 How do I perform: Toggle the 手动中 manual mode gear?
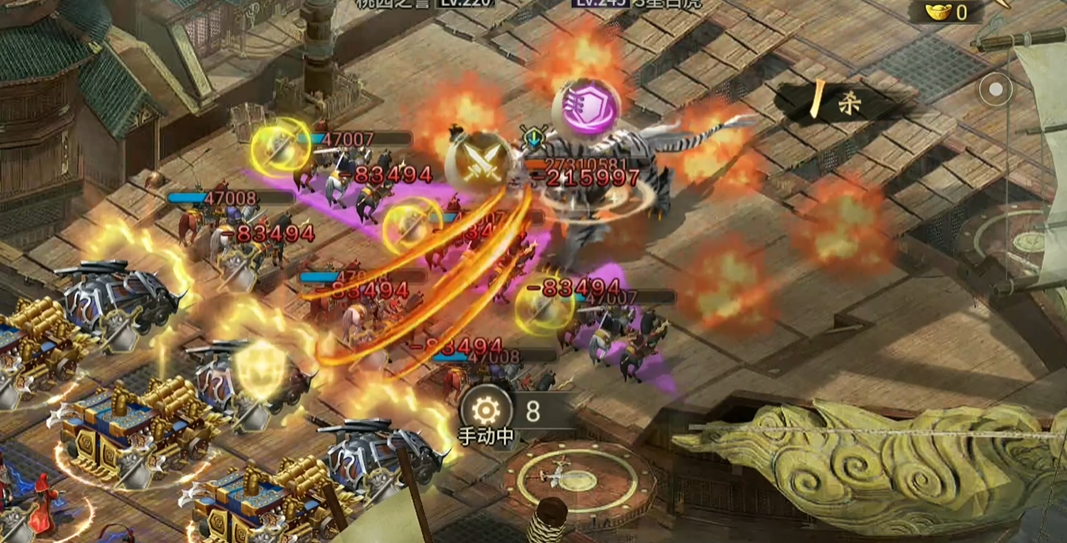tap(486, 410)
